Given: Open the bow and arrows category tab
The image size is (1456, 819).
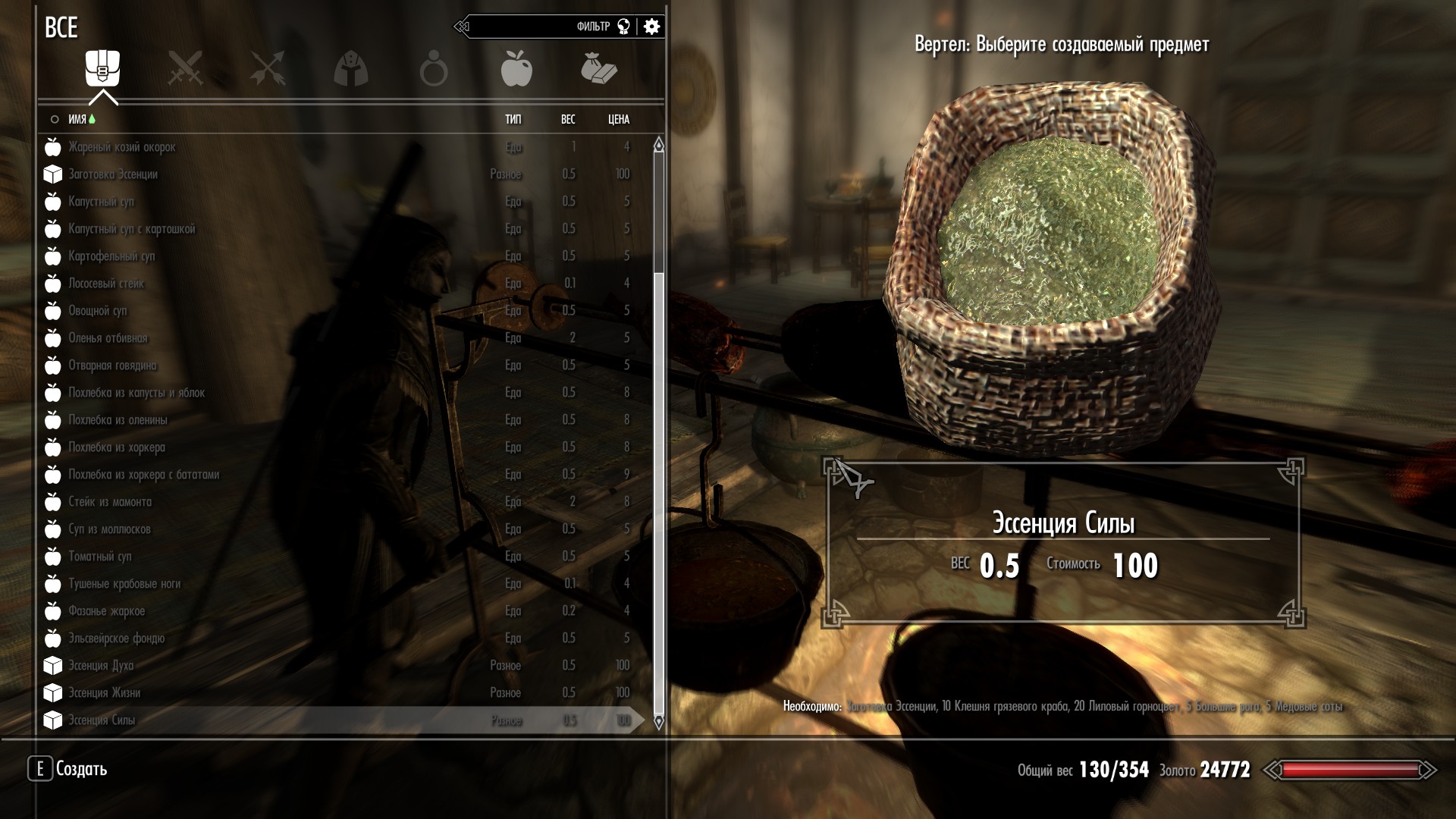Looking at the screenshot, I should [268, 68].
